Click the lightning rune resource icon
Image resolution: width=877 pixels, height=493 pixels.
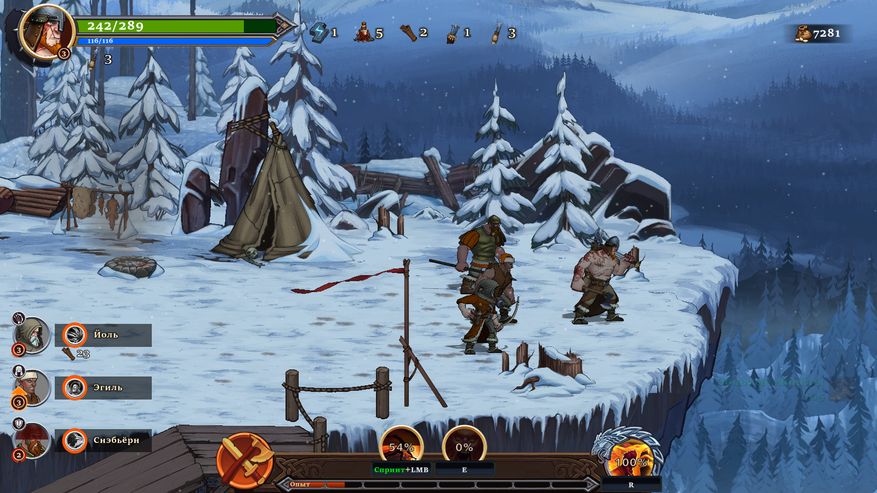tap(319, 32)
